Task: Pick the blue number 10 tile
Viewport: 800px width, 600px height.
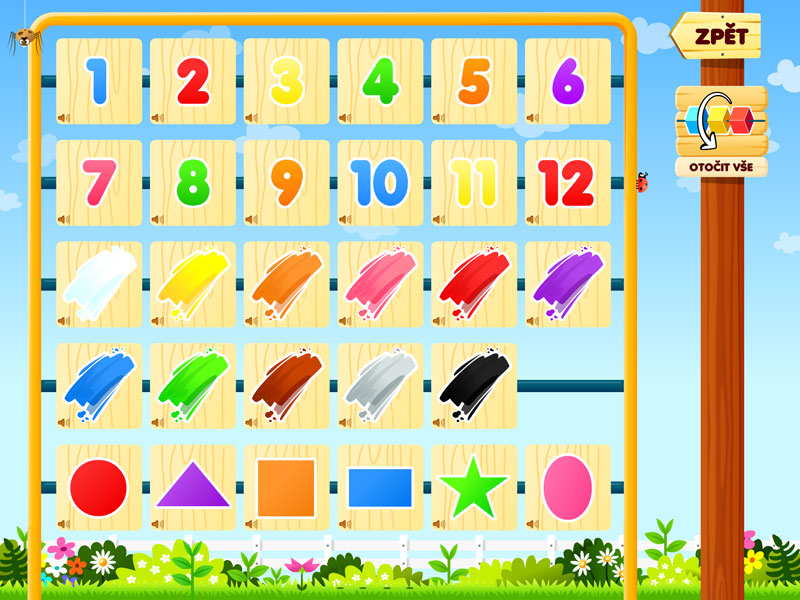Action: point(380,183)
